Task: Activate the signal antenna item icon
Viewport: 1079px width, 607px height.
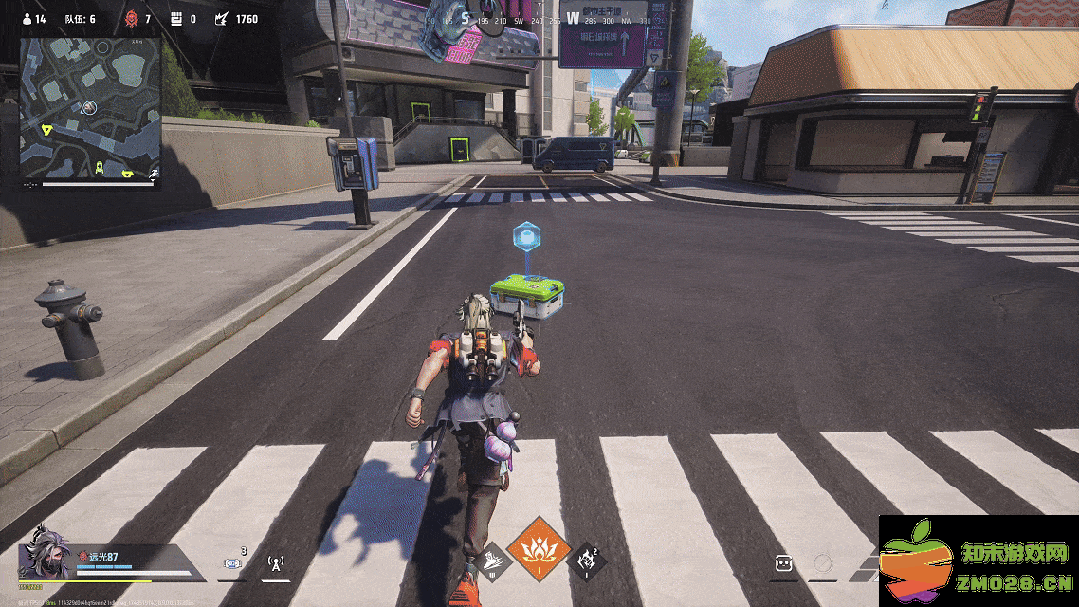Action: point(277,563)
